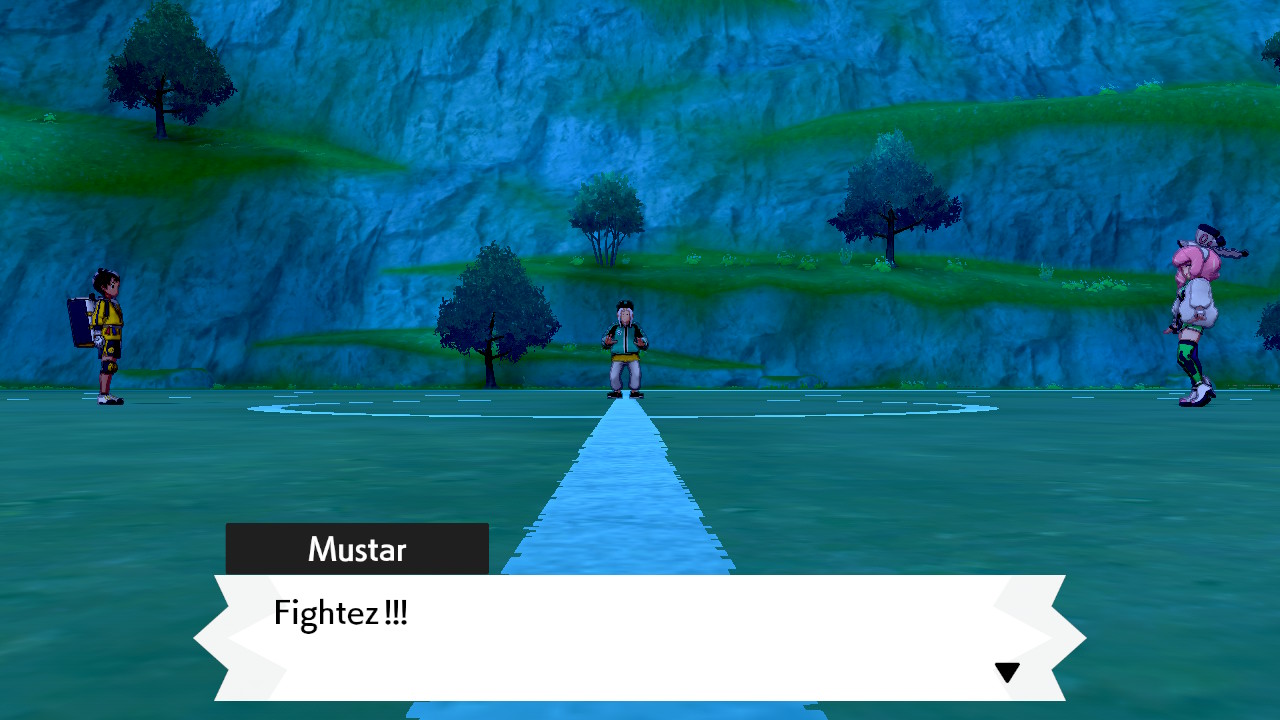Advance dialogue with the black arrow indicator
Screen dimensions: 1280x720
[1007, 673]
